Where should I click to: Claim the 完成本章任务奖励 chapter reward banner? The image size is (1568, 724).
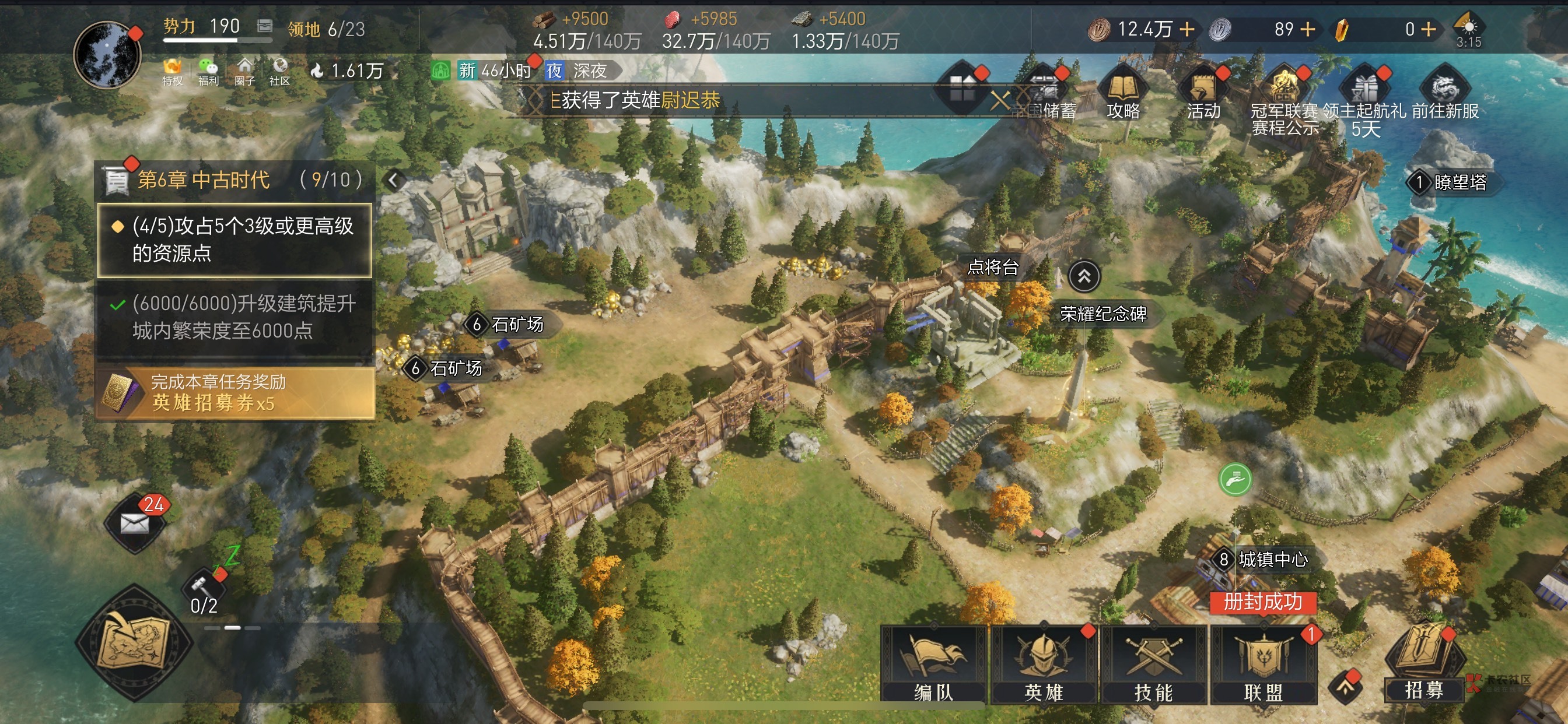tap(235, 392)
